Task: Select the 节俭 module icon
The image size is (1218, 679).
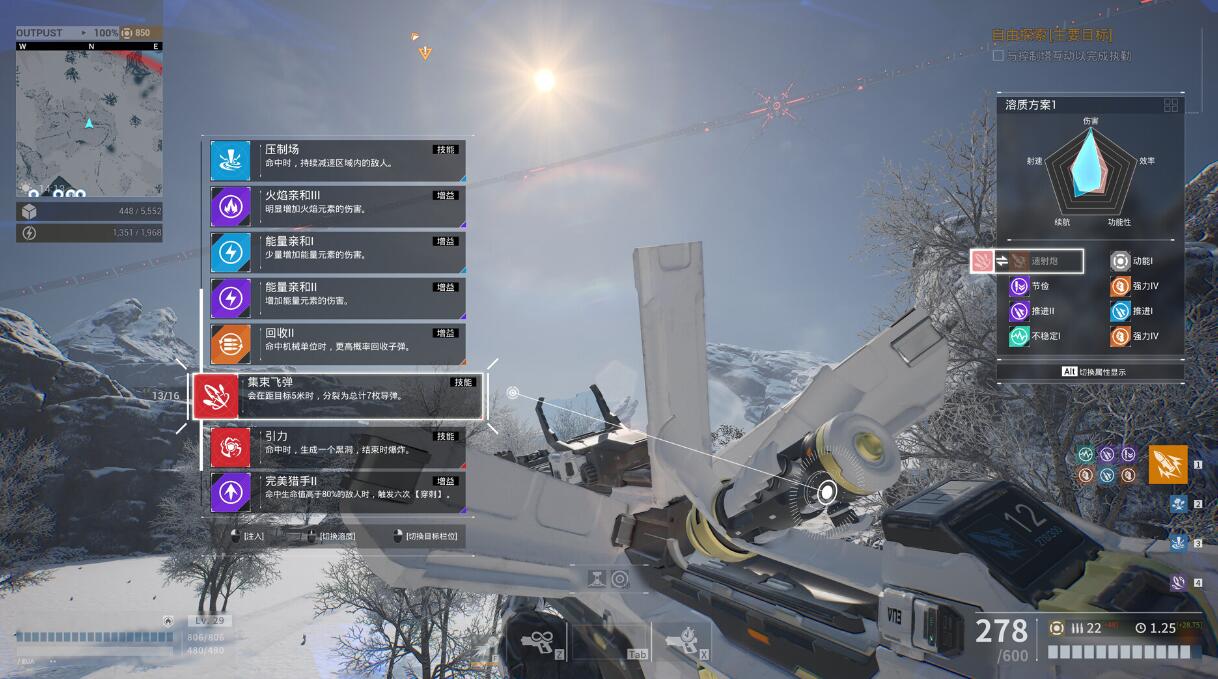Action: tap(1019, 286)
